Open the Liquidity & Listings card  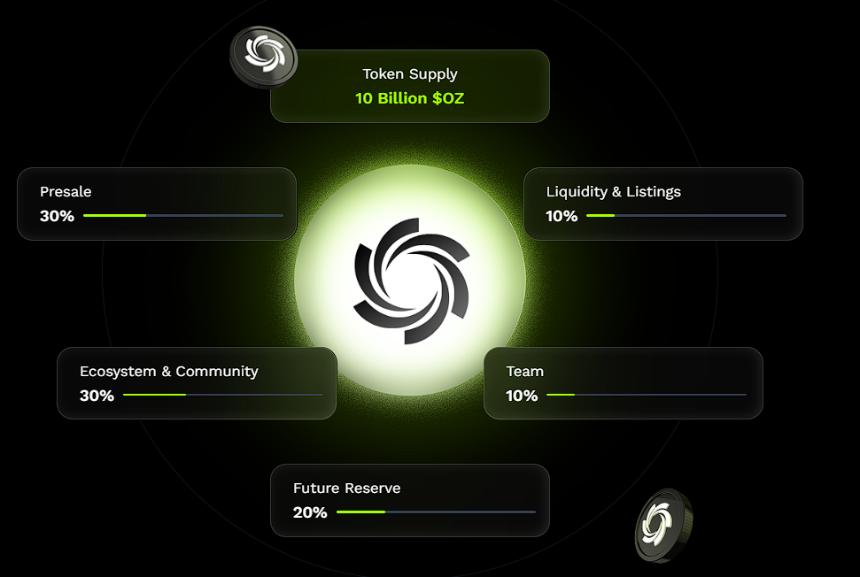663,203
